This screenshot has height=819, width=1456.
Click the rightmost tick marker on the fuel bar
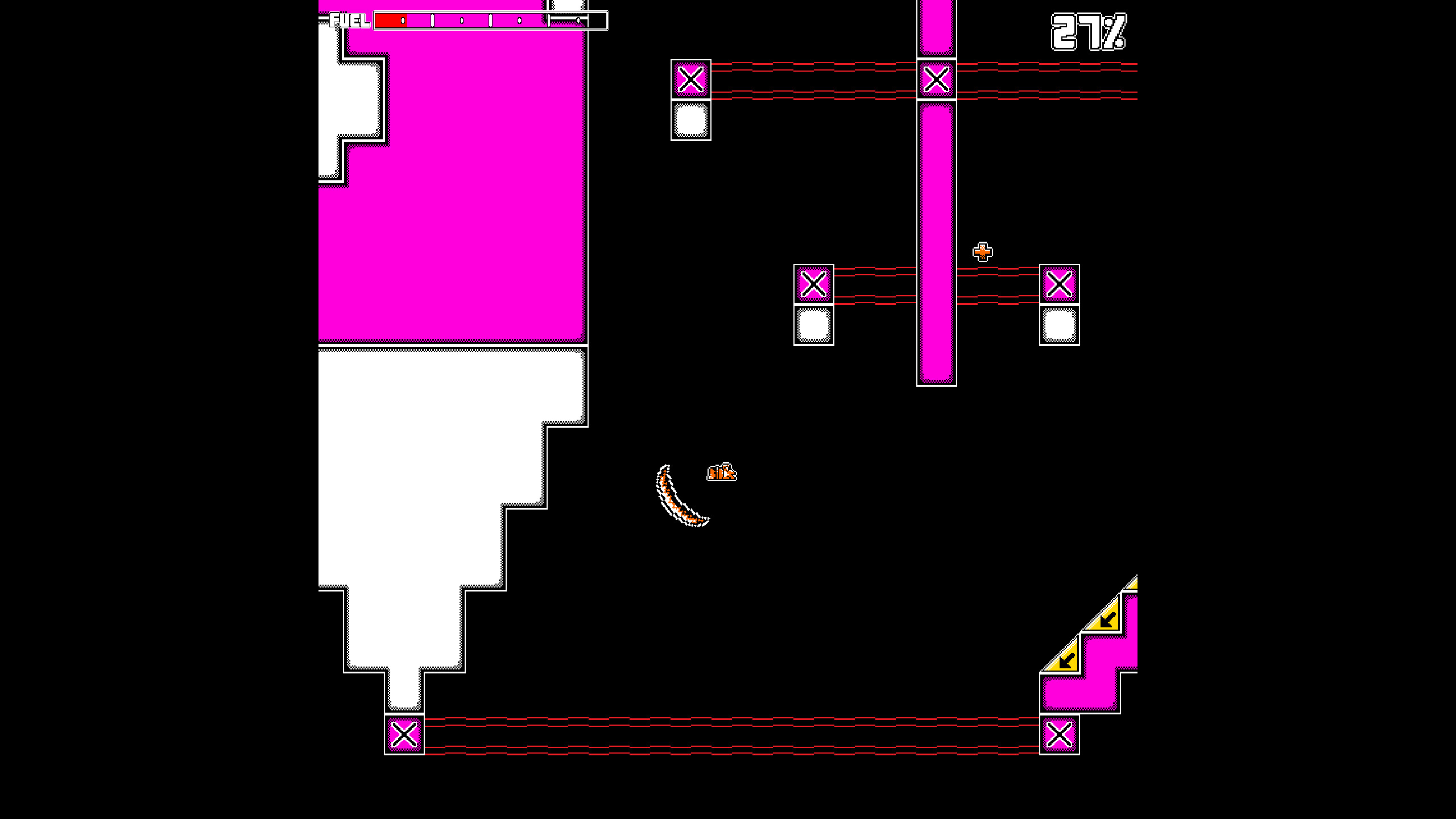pos(579,20)
